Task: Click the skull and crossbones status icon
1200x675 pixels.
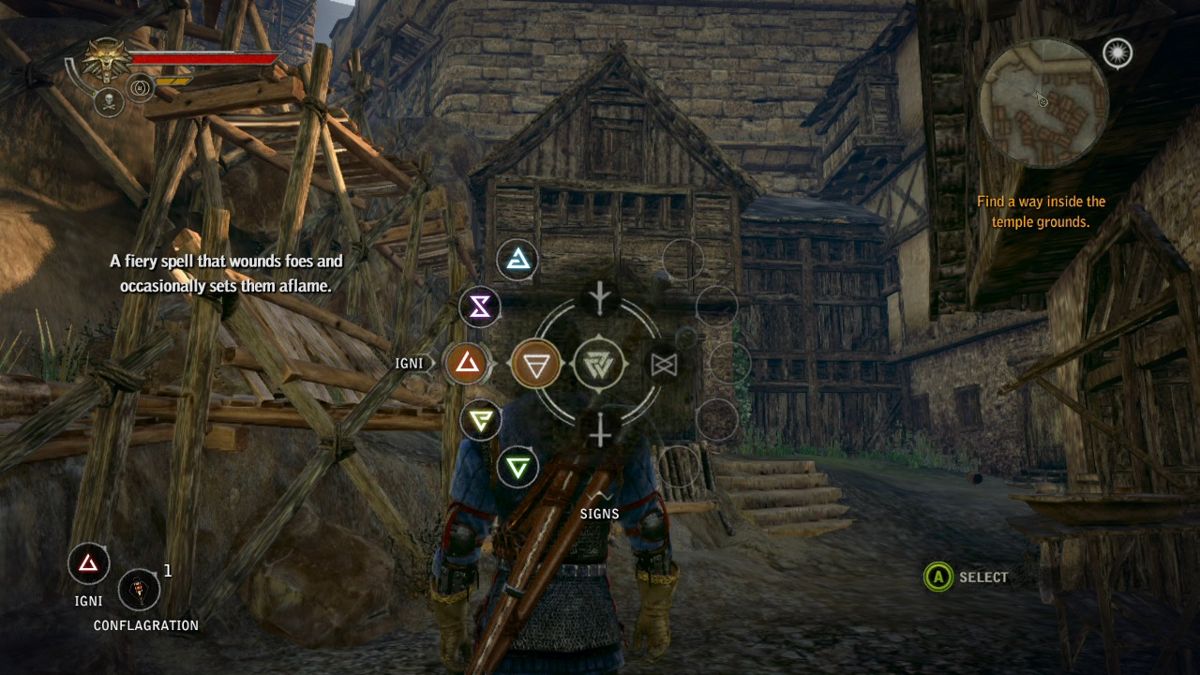Action: point(108,101)
